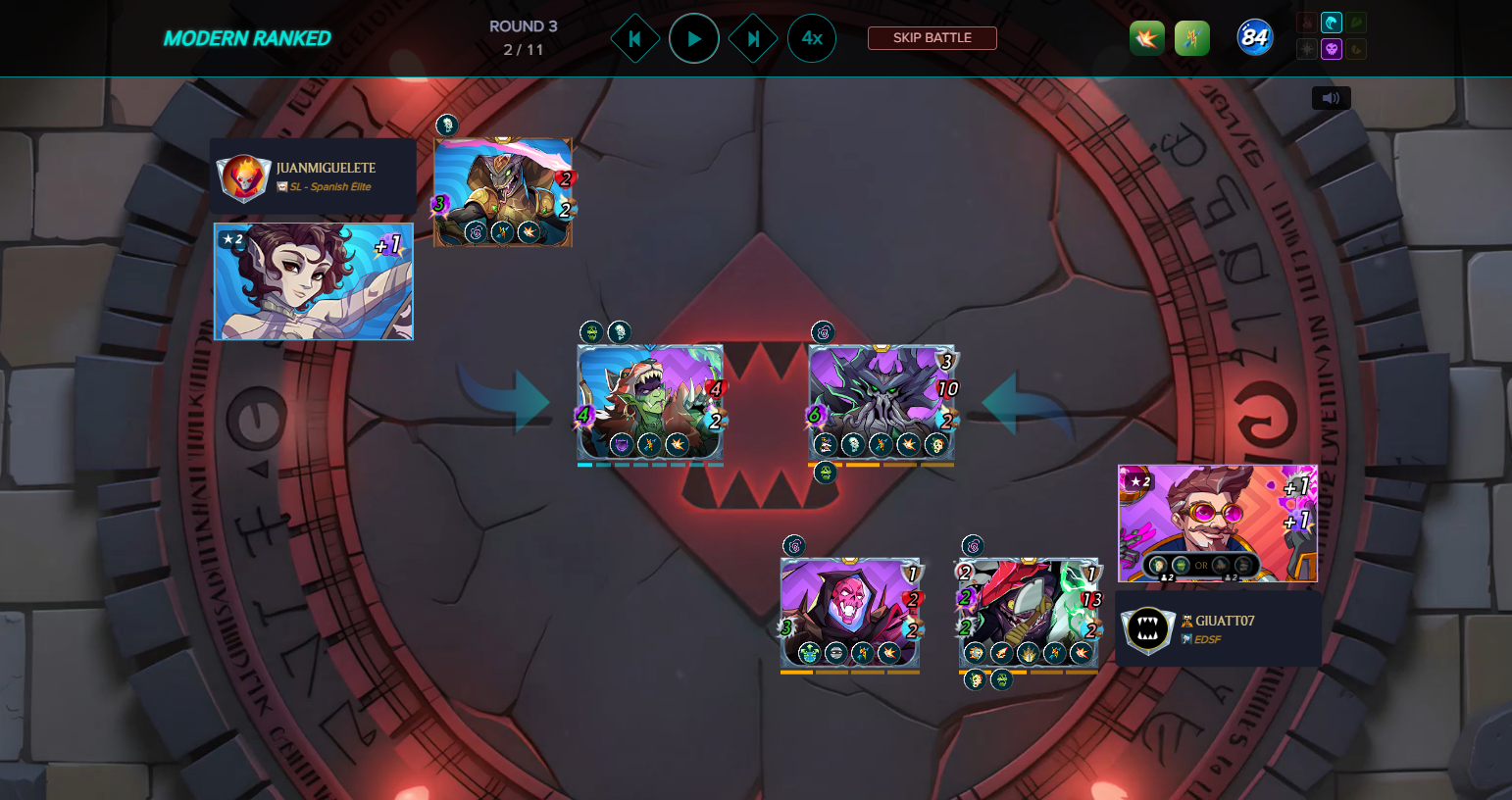View the green ruleset icon beside mana cap

(x=1191, y=38)
